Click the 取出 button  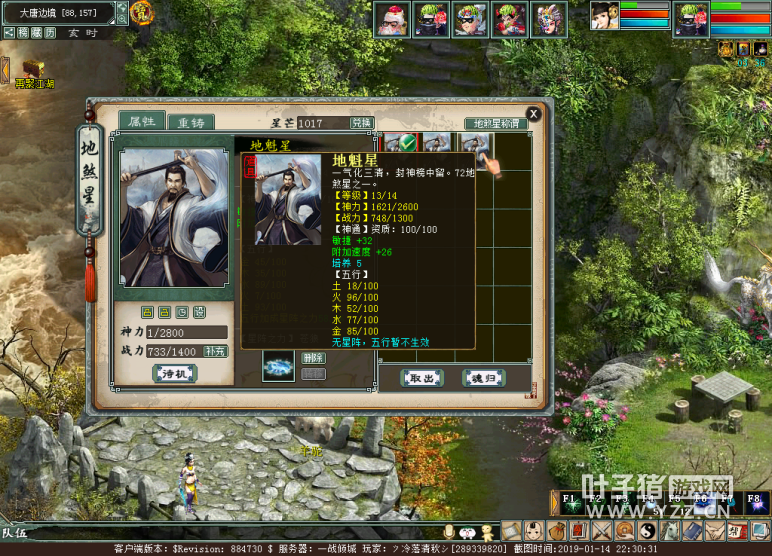point(422,378)
